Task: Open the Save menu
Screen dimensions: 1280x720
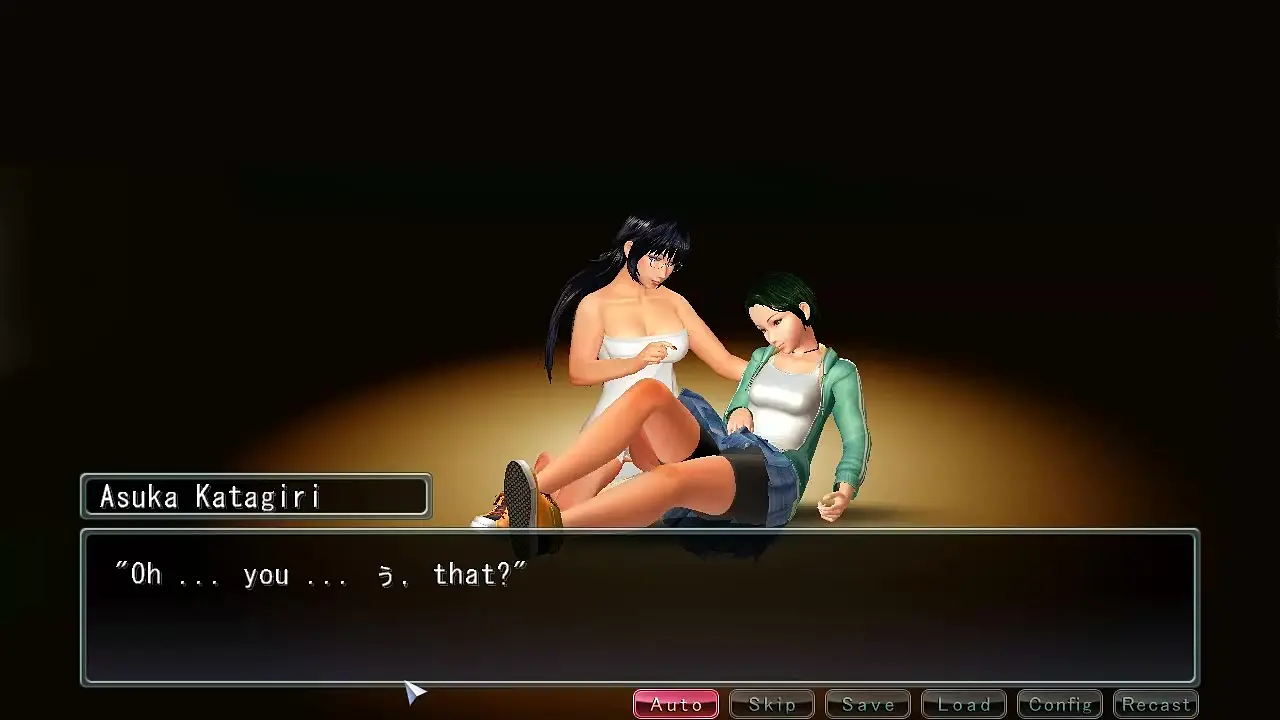Action: (868, 704)
